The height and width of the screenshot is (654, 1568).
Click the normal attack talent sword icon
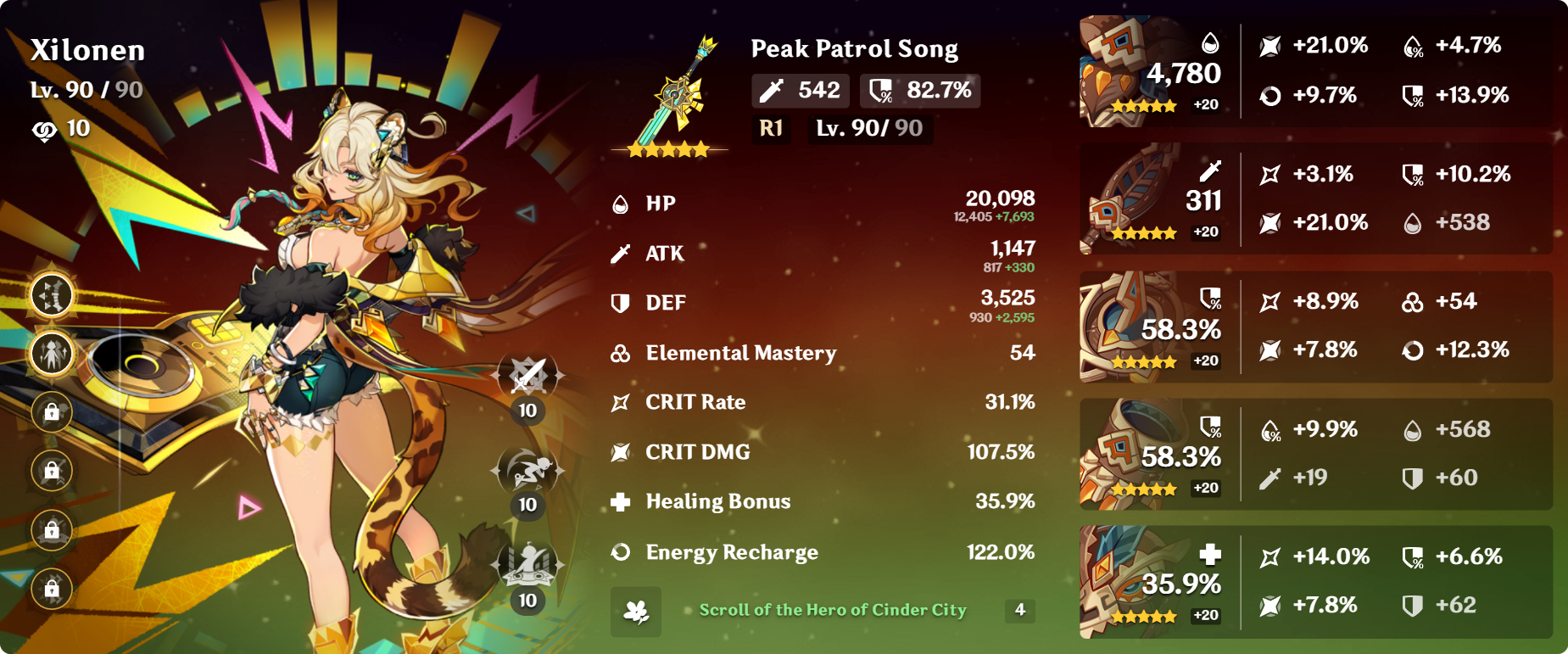[x=527, y=376]
